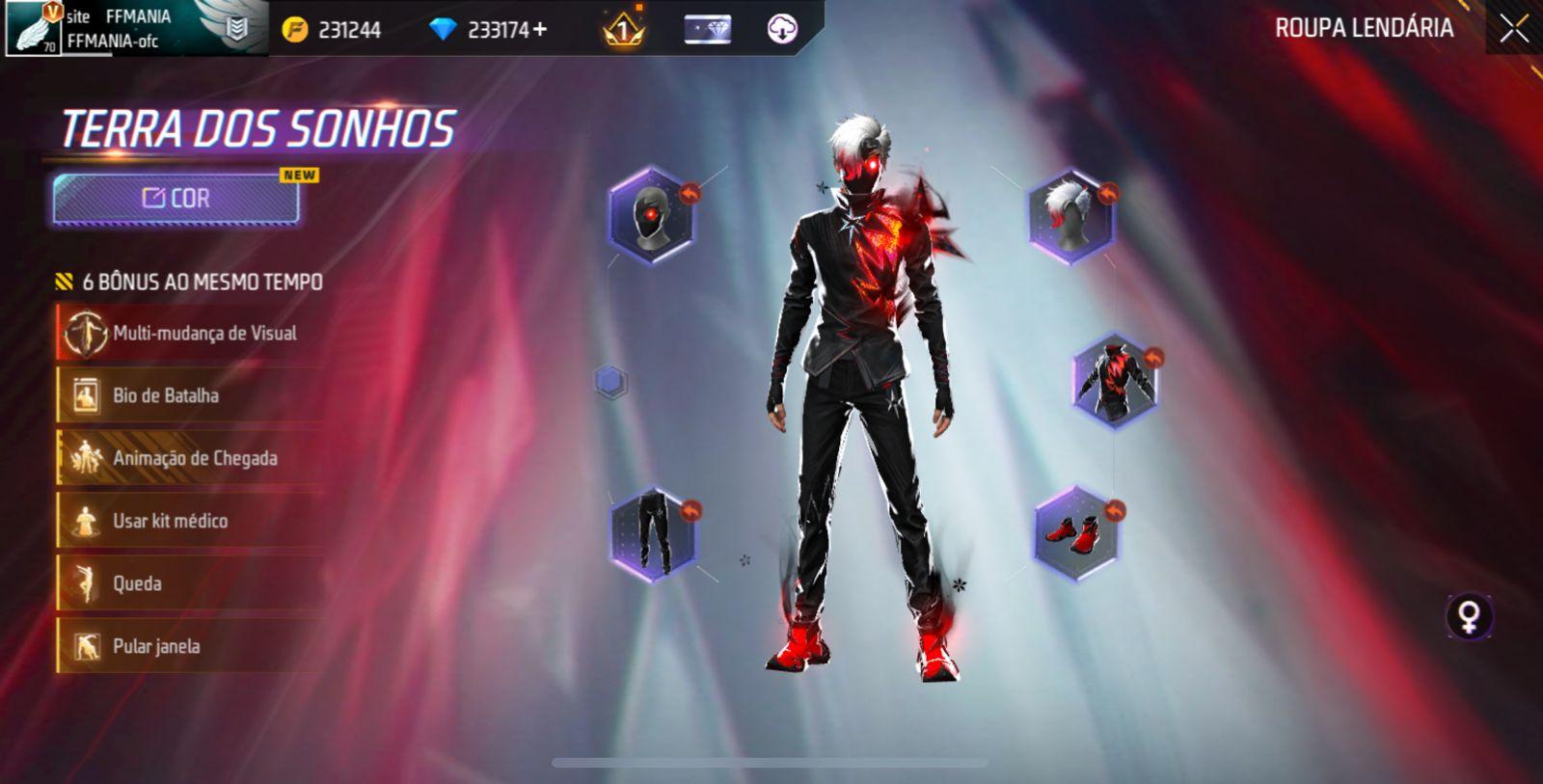Open the rank one crown badge
The width and height of the screenshot is (1543, 784).
click(x=622, y=30)
